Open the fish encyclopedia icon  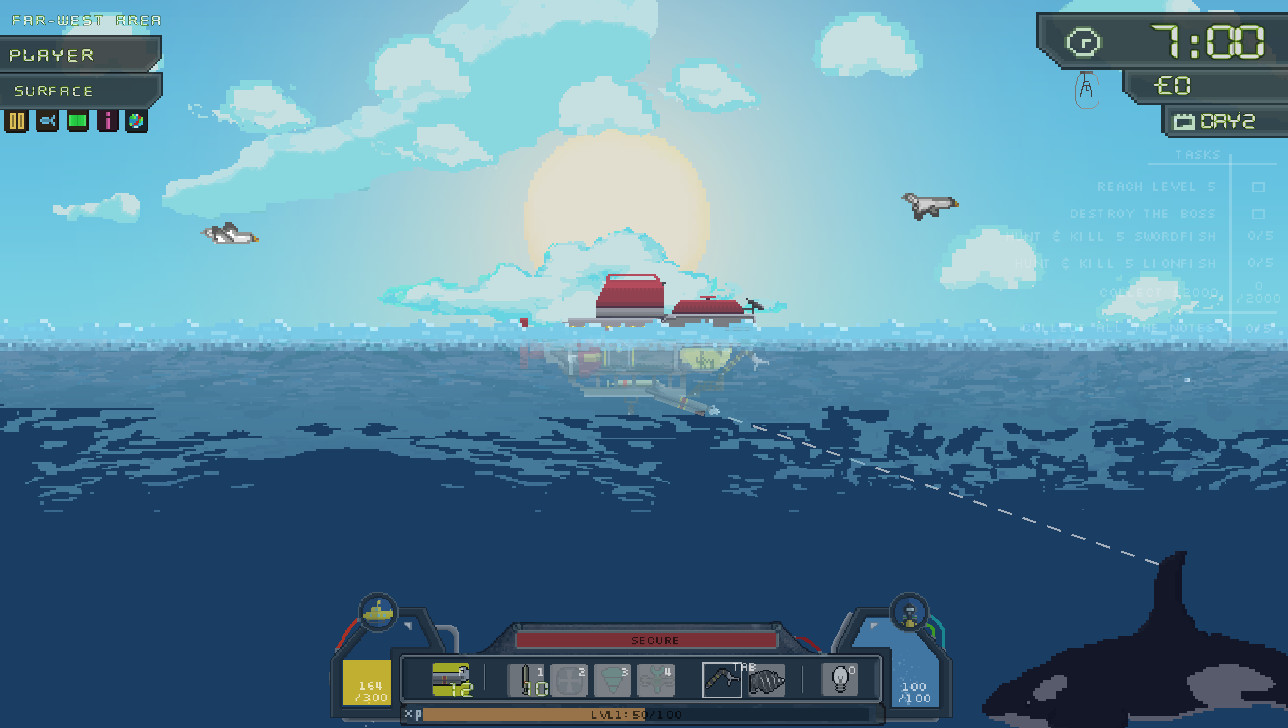(x=47, y=120)
